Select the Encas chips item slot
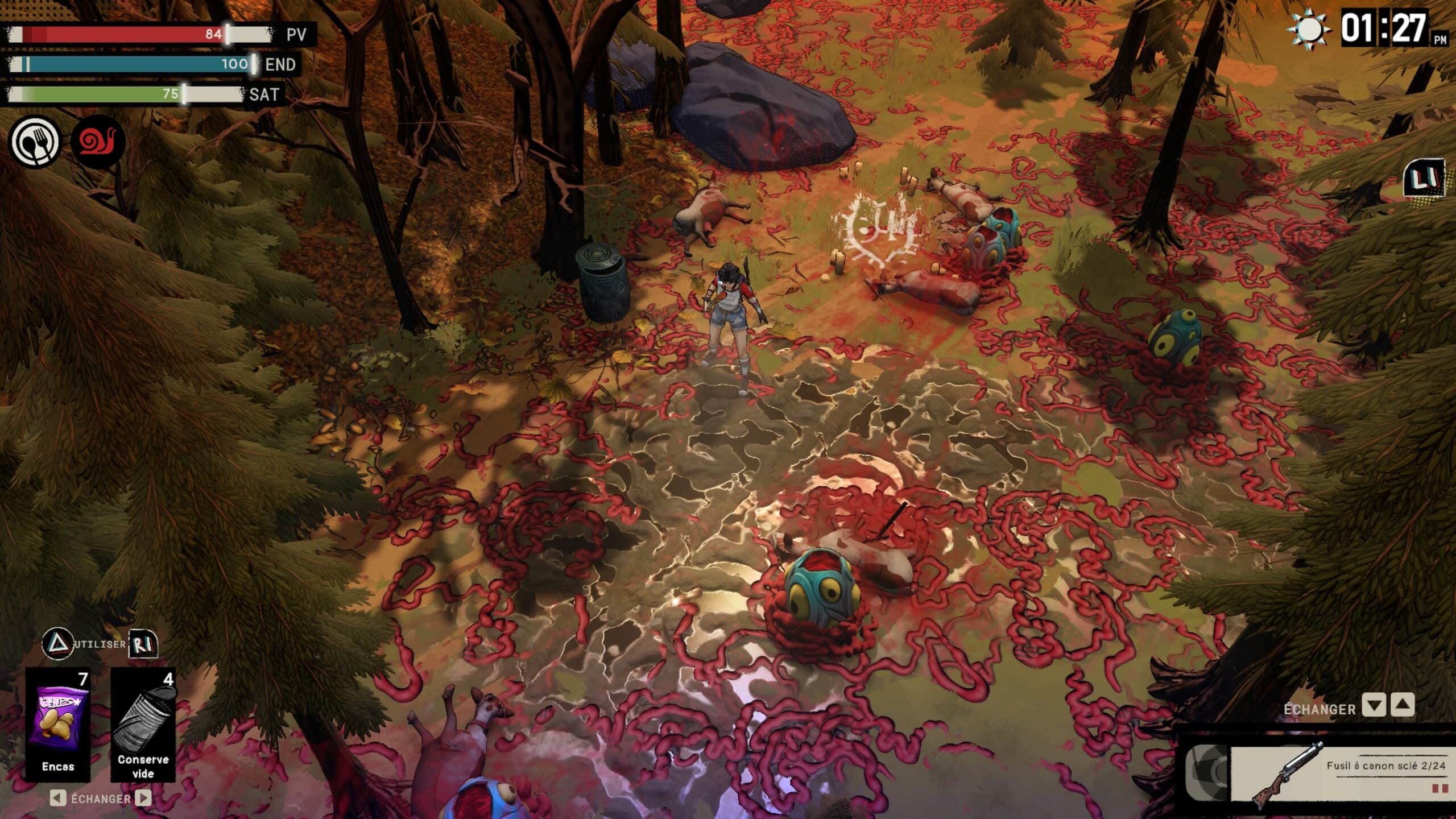This screenshot has width=1456, height=819. (59, 724)
